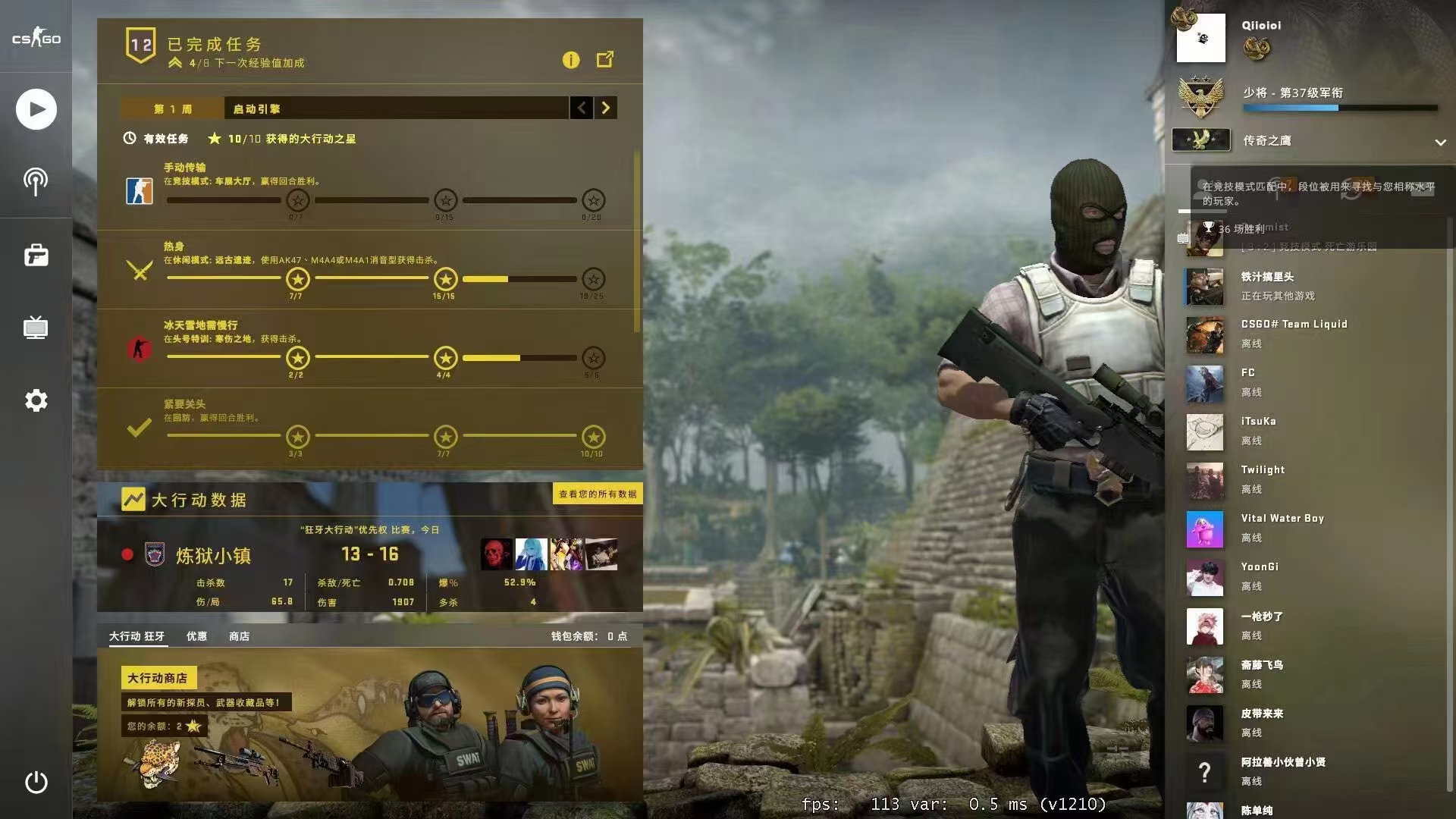Select the 热身 crossed swords mission icon
The height and width of the screenshot is (819, 1456).
pos(140,271)
